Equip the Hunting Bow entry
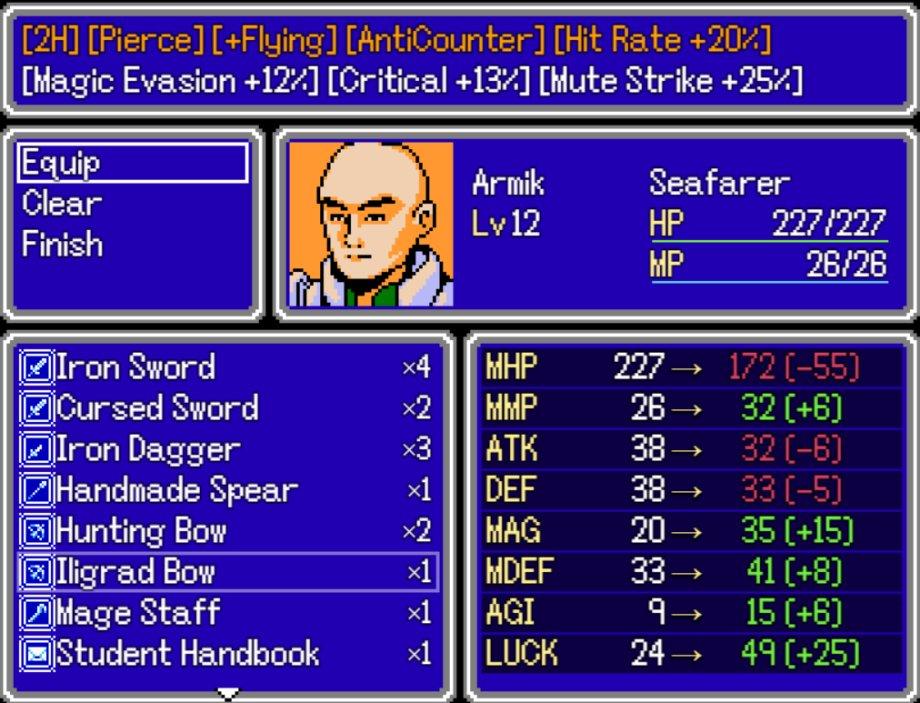 point(226,531)
